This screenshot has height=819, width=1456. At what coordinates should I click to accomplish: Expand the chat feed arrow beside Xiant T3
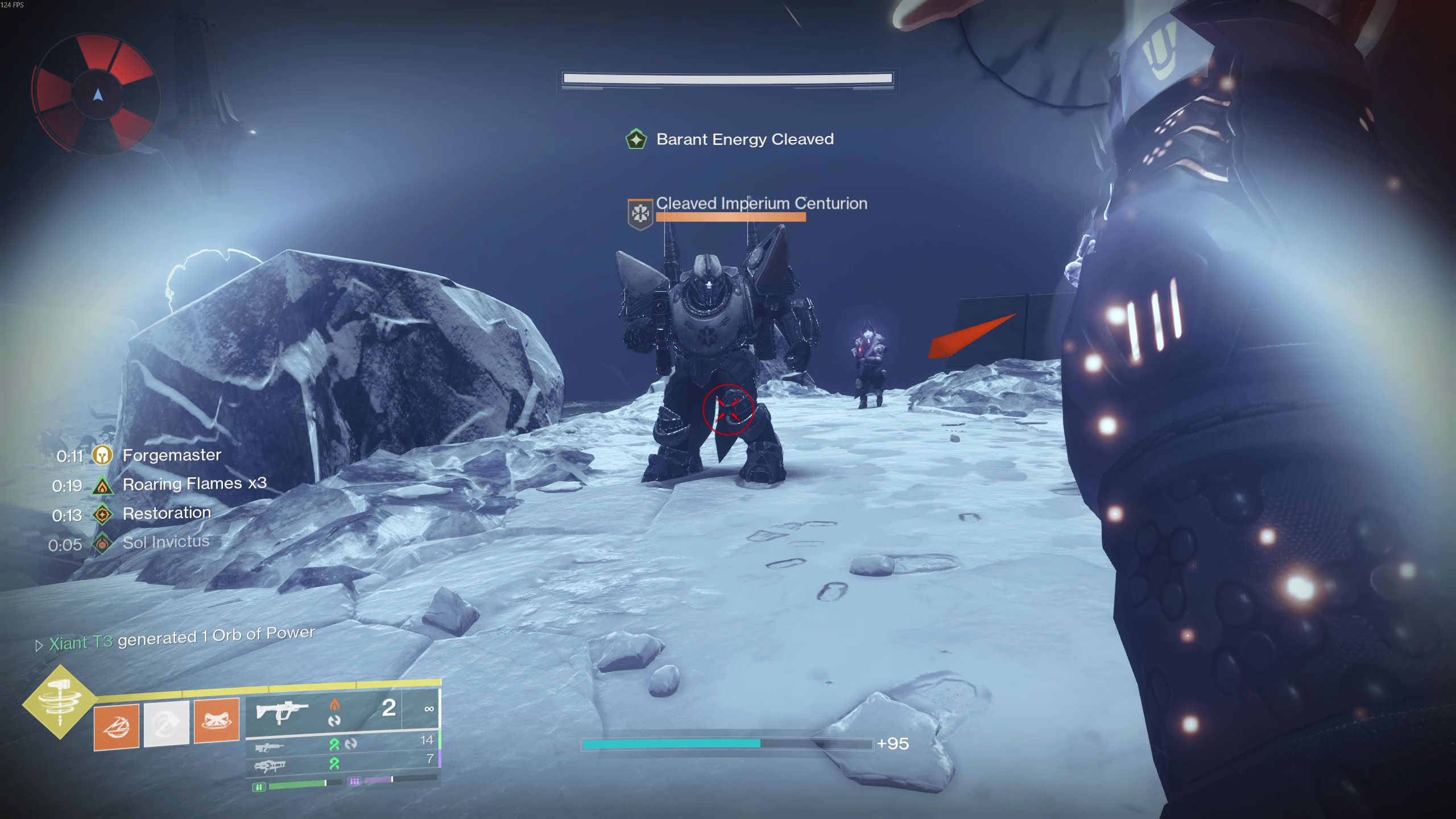click(x=39, y=646)
